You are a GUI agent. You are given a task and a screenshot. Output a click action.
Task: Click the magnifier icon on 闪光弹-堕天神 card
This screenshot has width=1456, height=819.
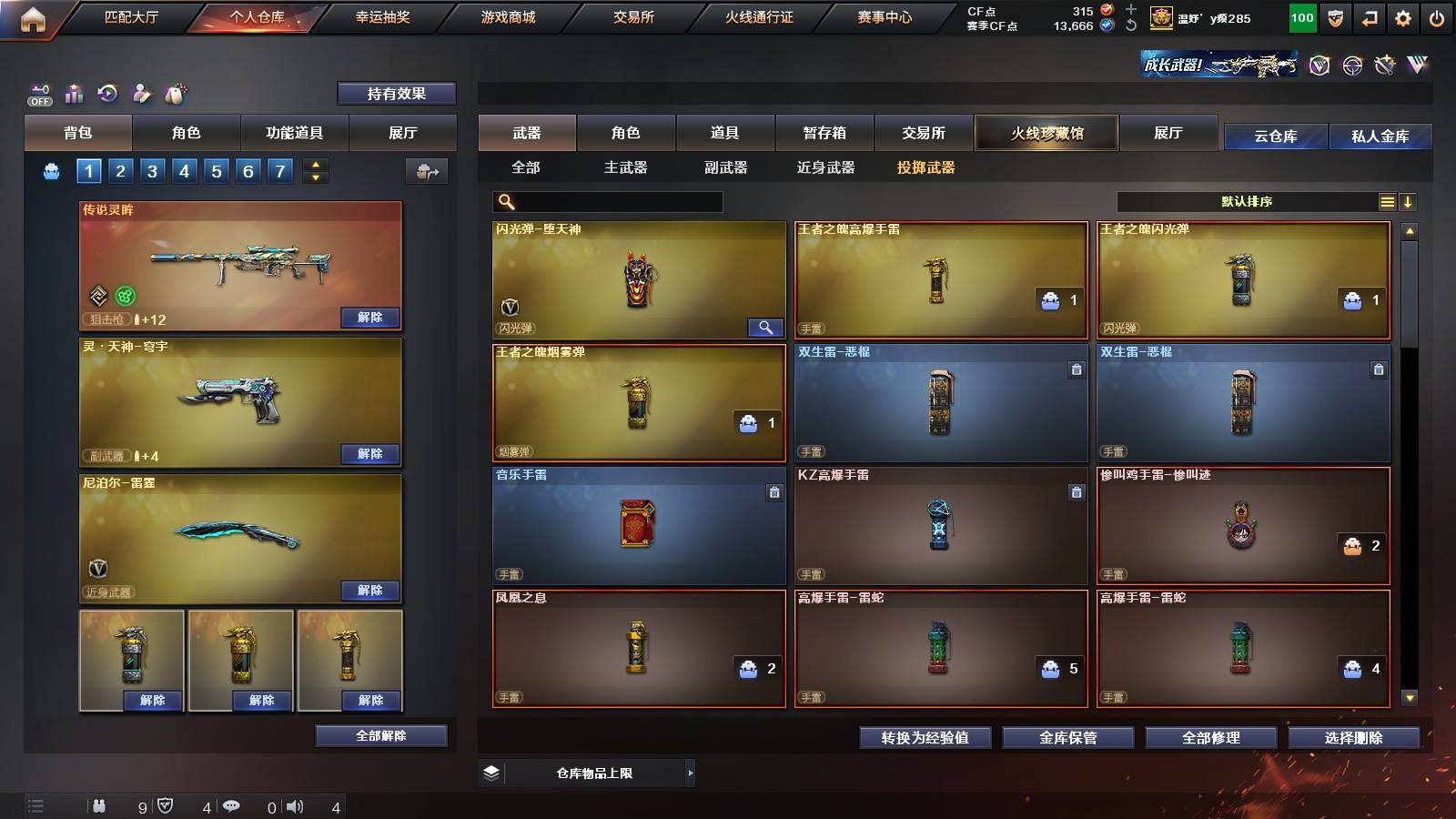coord(764,327)
